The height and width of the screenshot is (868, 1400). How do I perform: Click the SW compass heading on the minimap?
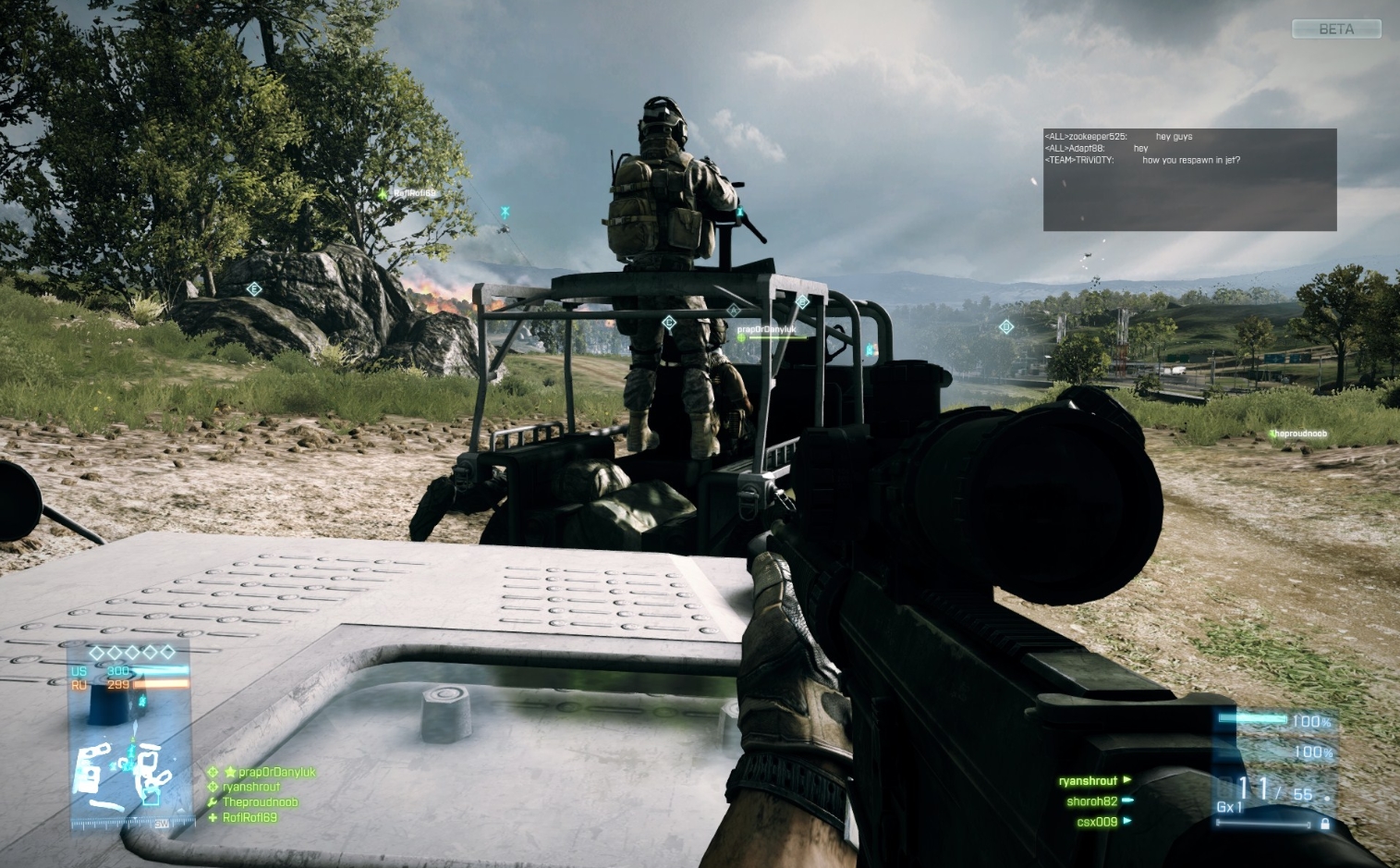click(162, 823)
